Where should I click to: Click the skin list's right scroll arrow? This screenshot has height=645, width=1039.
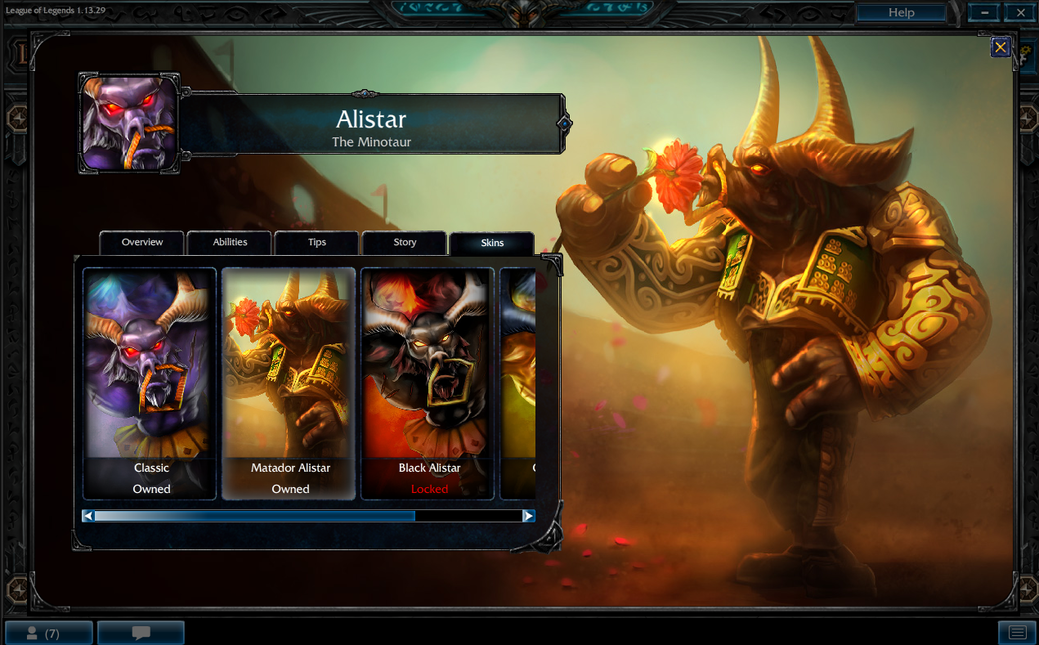tap(528, 516)
